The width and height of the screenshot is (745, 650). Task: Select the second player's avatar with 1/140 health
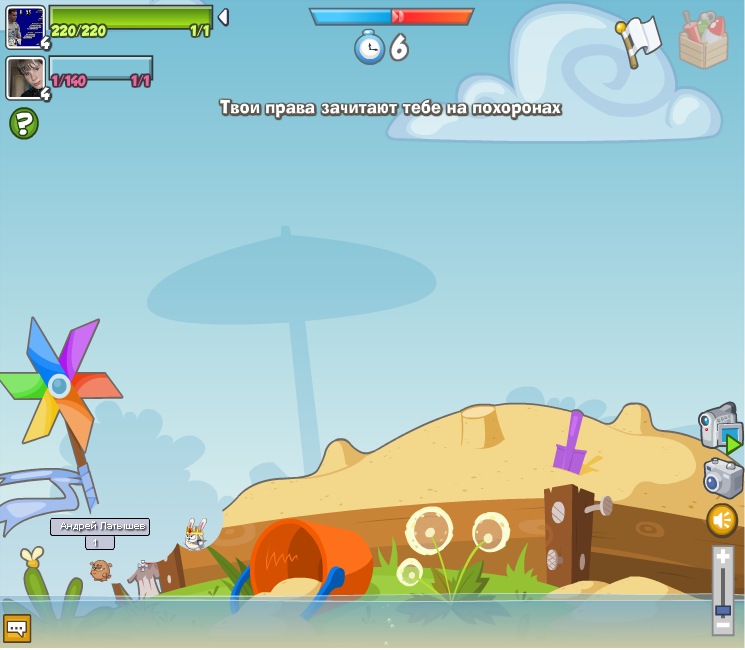(25, 77)
